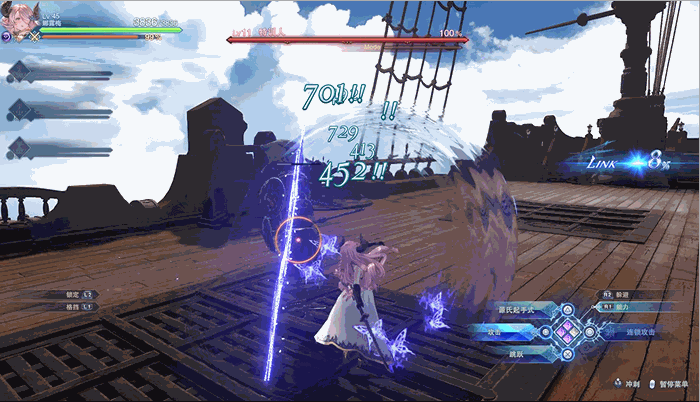Select the 格挡 guard label
The width and height of the screenshot is (700, 402).
[x=70, y=306]
